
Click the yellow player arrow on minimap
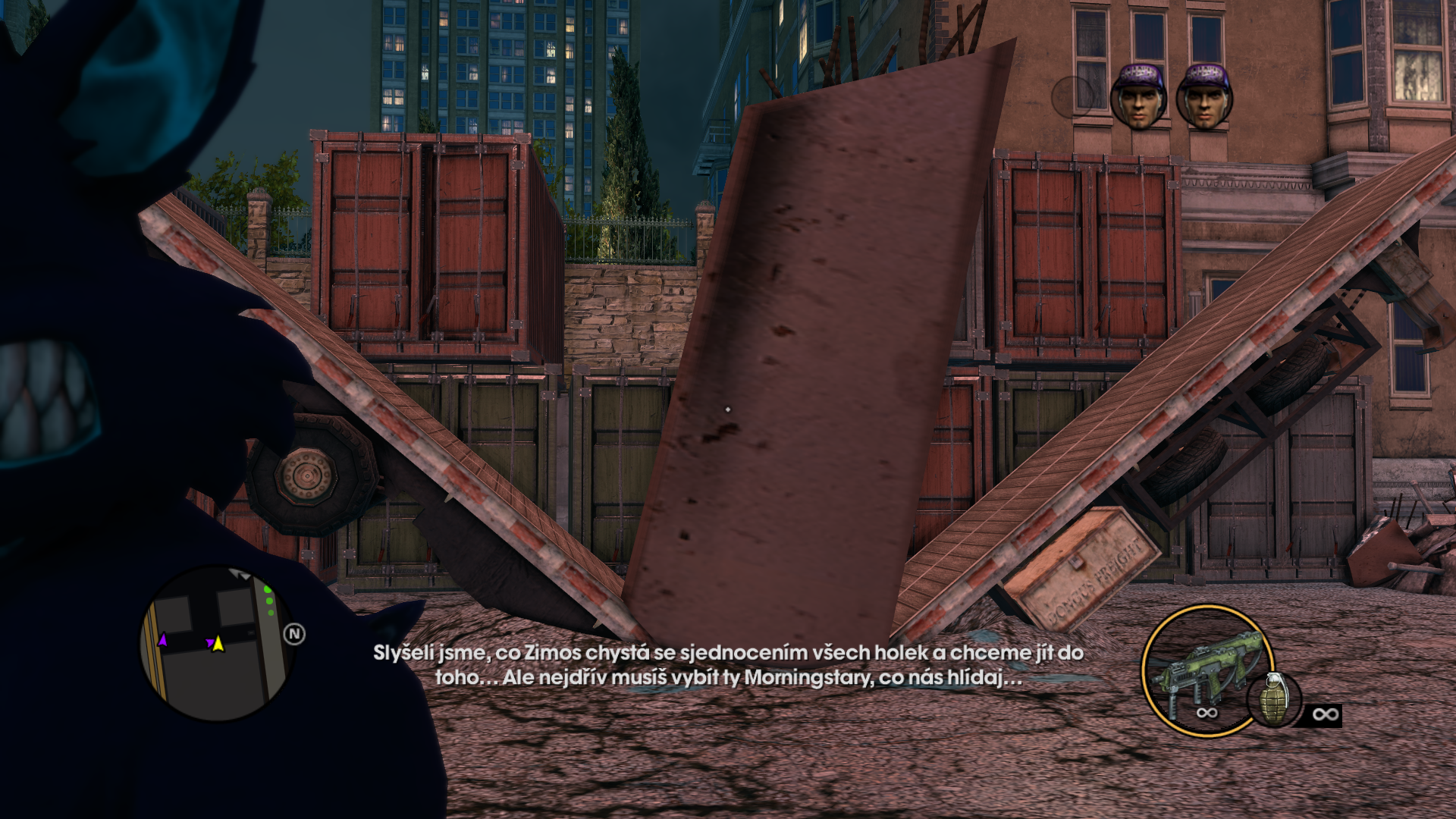[218, 644]
